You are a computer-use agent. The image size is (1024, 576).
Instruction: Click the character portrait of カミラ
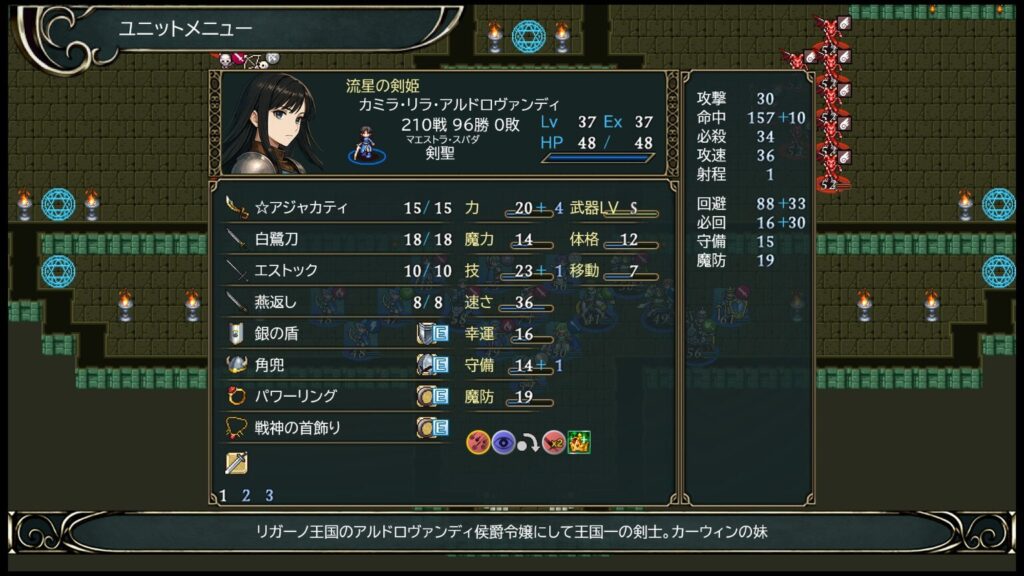[272, 124]
